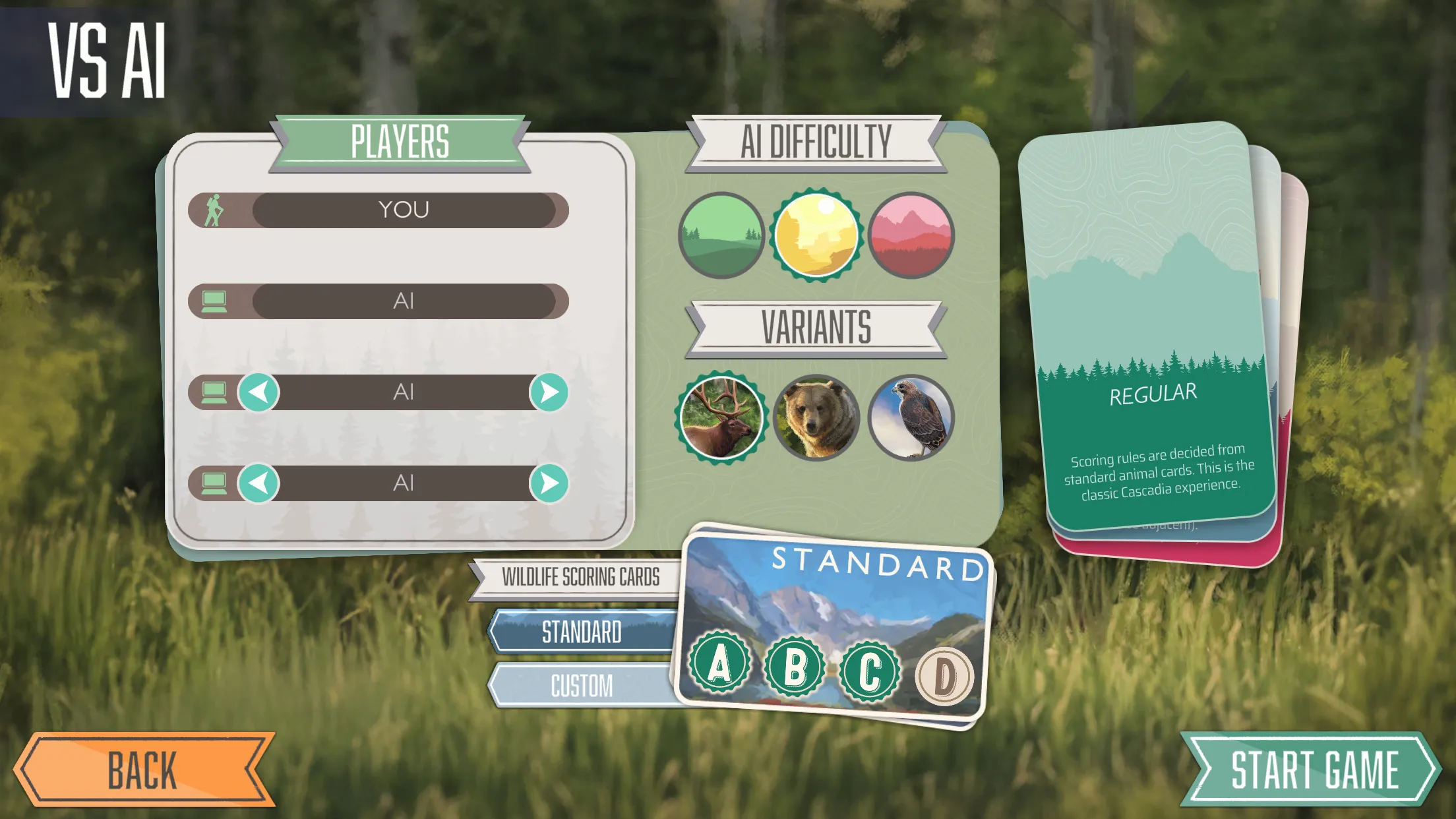This screenshot has height=819, width=1456.
Task: Switch to the Custom scoring cards option
Action: pyautogui.click(x=582, y=686)
